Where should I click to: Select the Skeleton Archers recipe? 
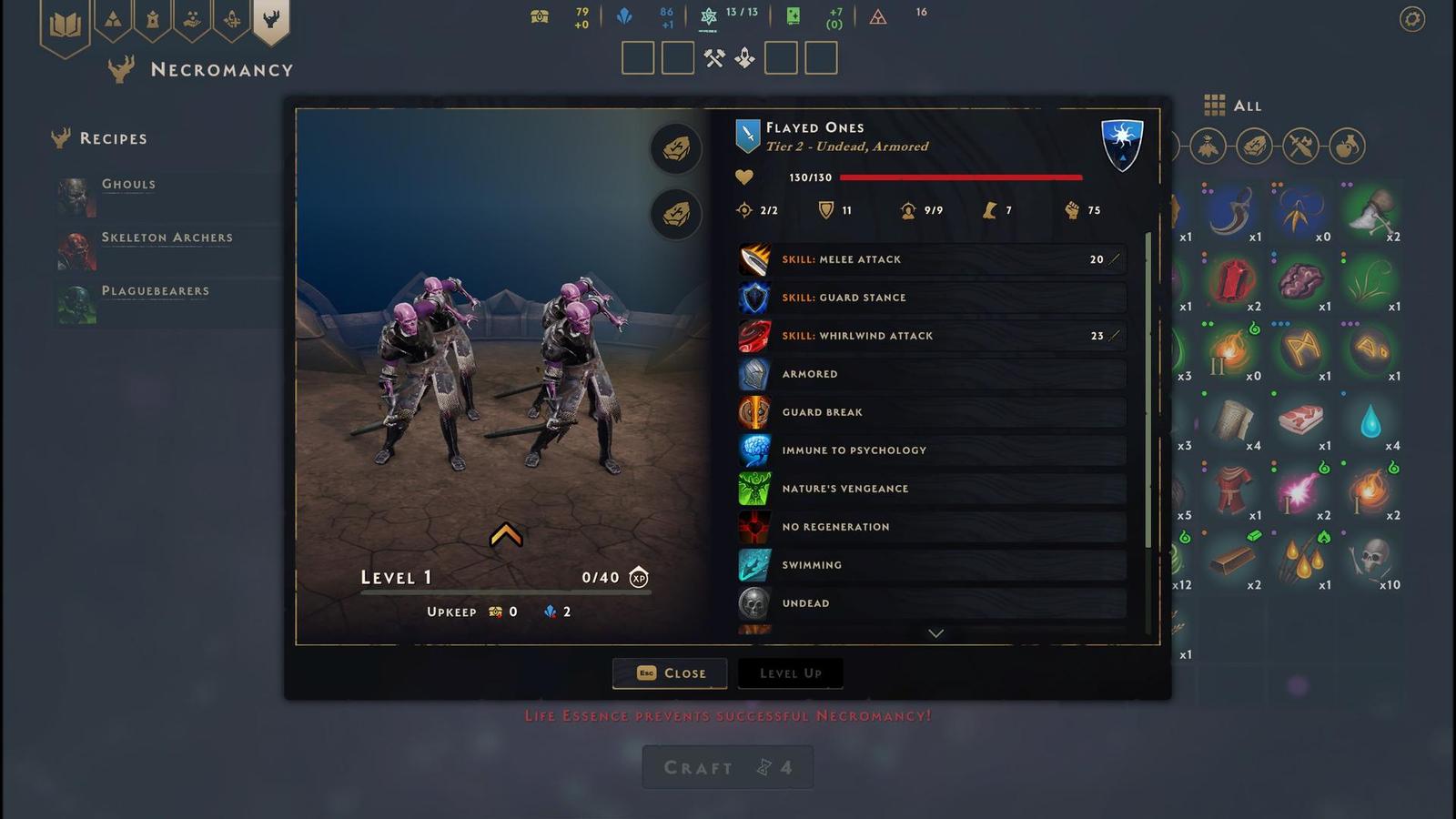coord(167,238)
